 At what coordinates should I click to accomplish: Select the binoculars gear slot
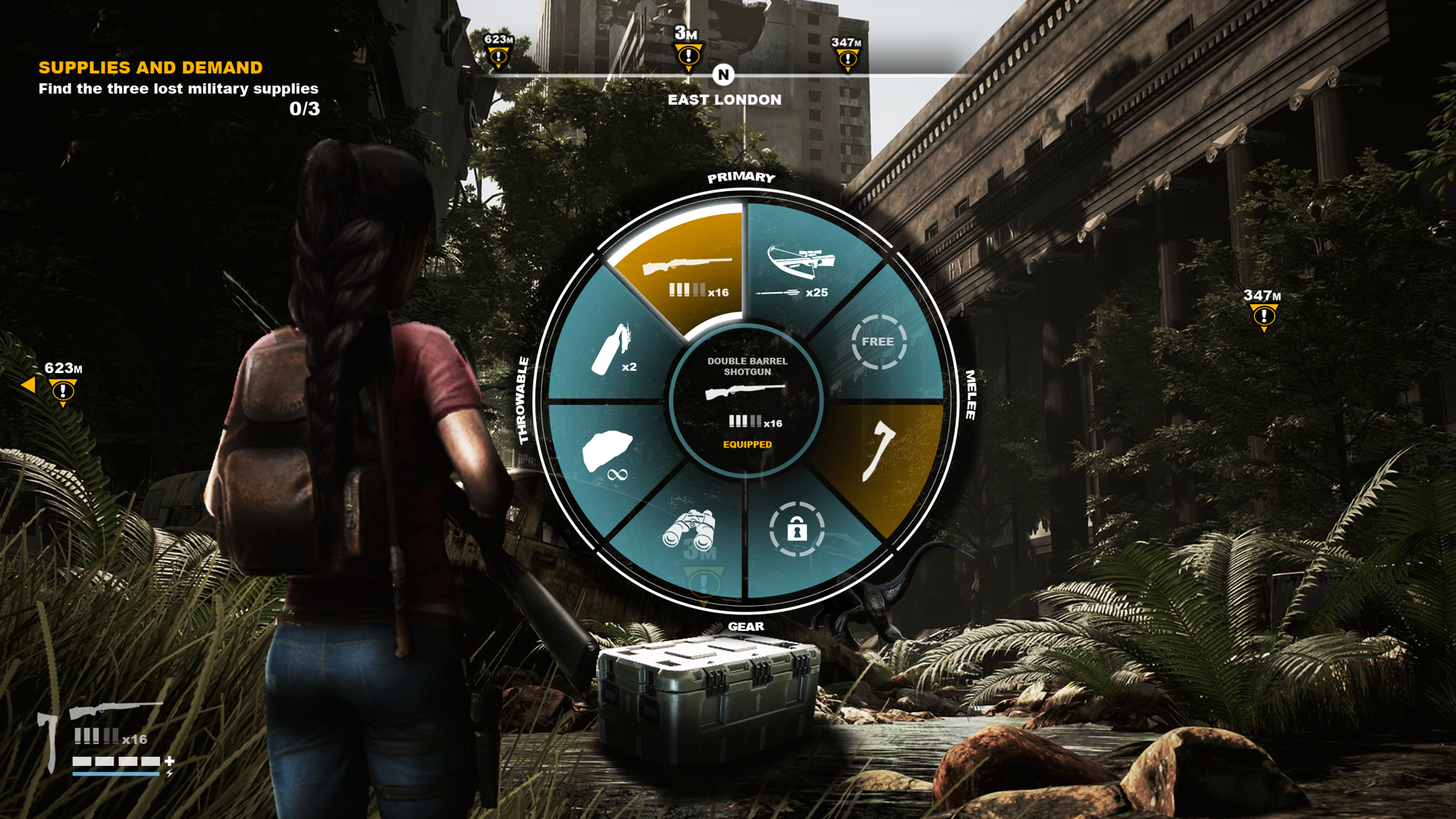(x=689, y=530)
